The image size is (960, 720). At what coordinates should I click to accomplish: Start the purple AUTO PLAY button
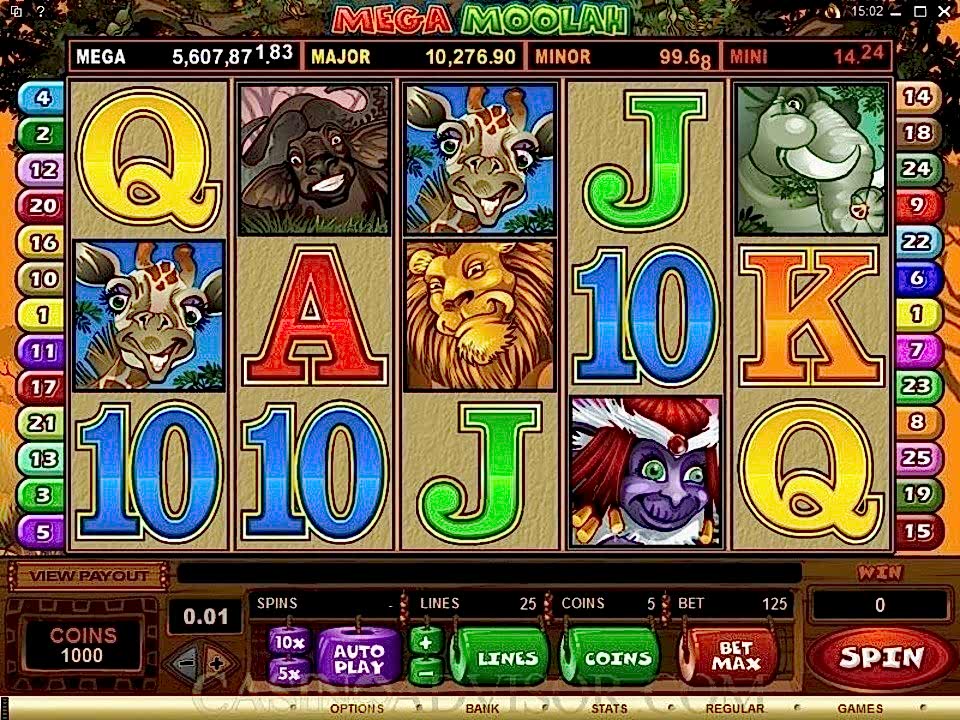point(358,657)
